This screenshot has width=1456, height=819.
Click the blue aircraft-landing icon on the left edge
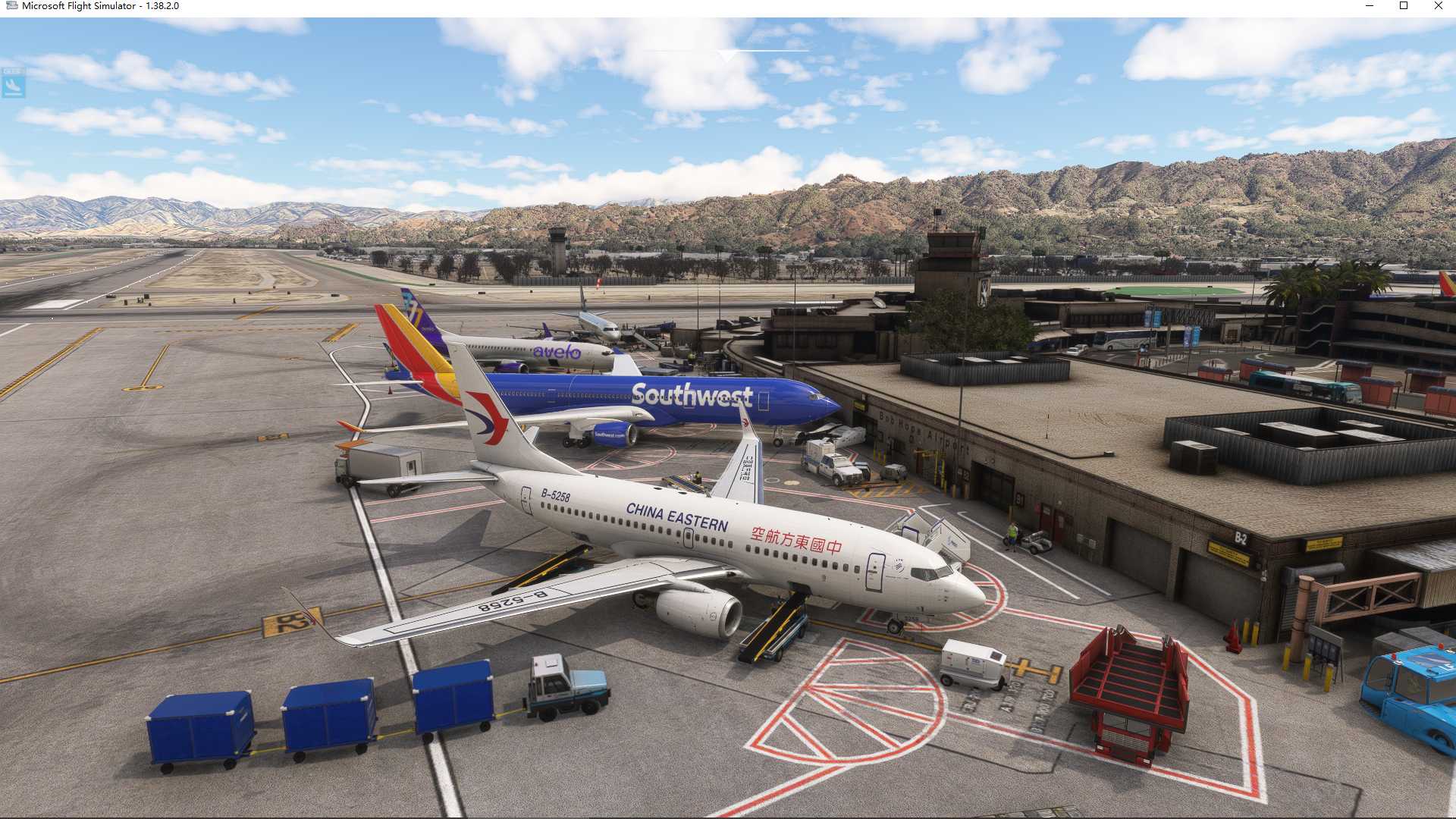12,86
